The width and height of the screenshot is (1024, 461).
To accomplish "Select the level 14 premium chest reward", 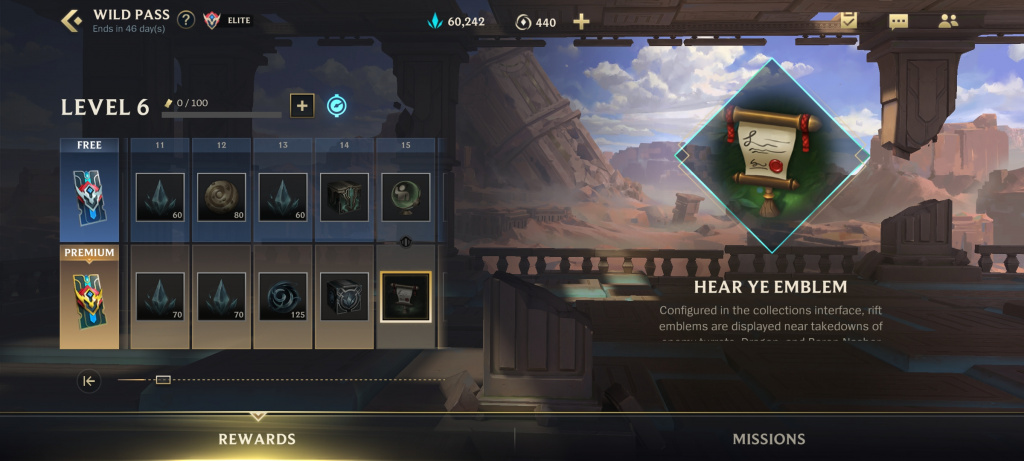I will pyautogui.click(x=344, y=296).
